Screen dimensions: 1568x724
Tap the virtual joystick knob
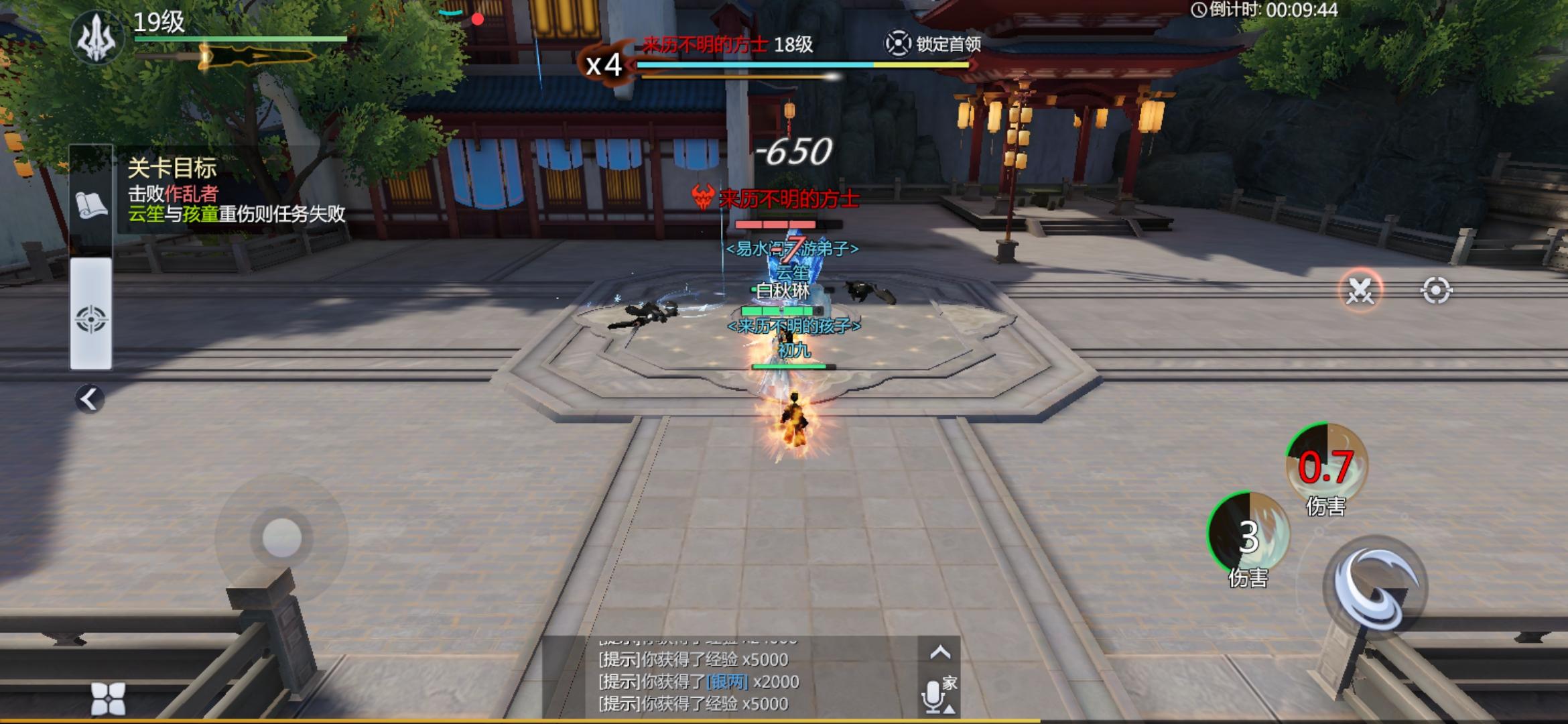[282, 538]
